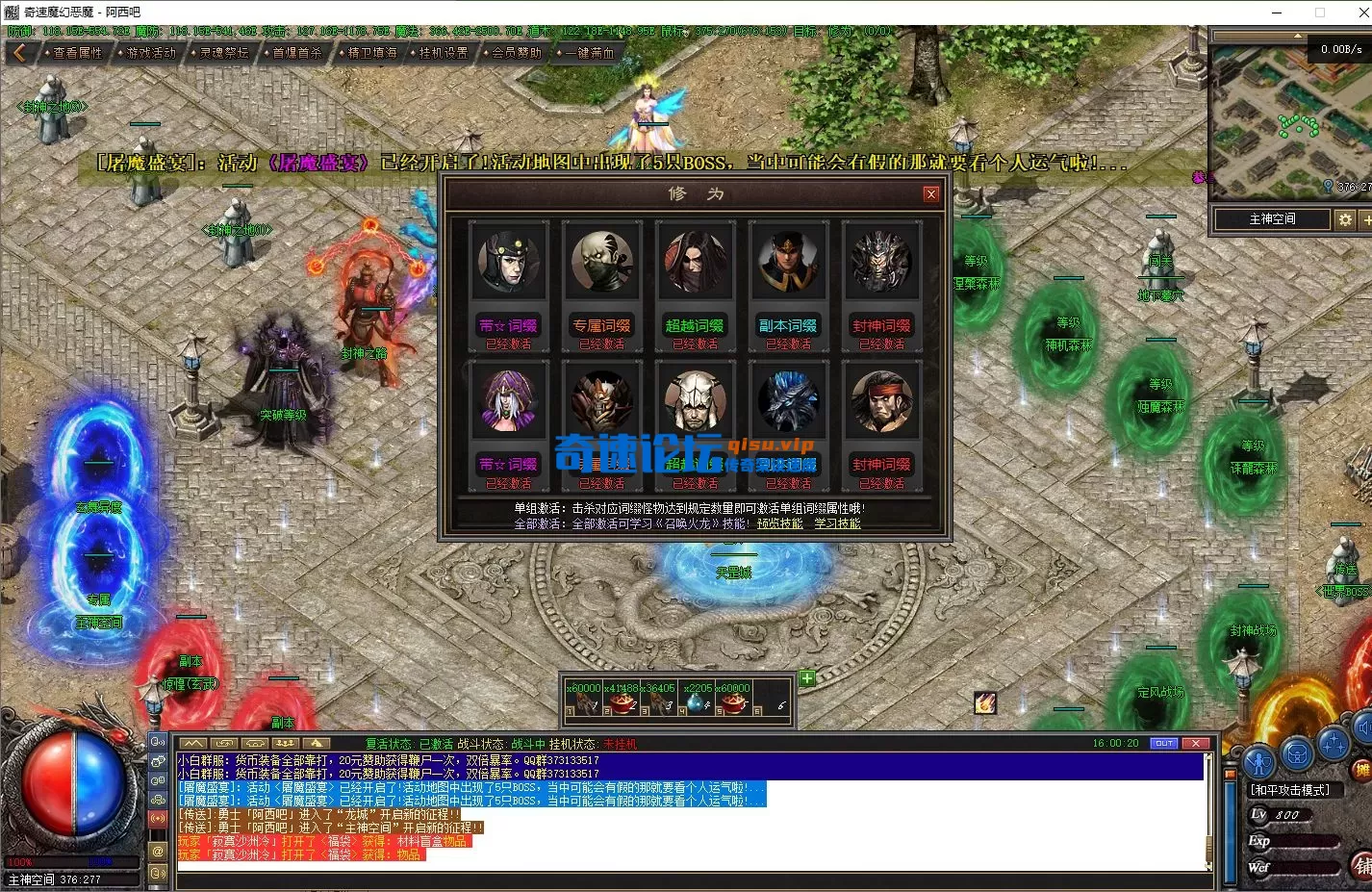This screenshot has width=1372, height=892.
Task: Expand the quickbar with the green plus
Action: 806,678
